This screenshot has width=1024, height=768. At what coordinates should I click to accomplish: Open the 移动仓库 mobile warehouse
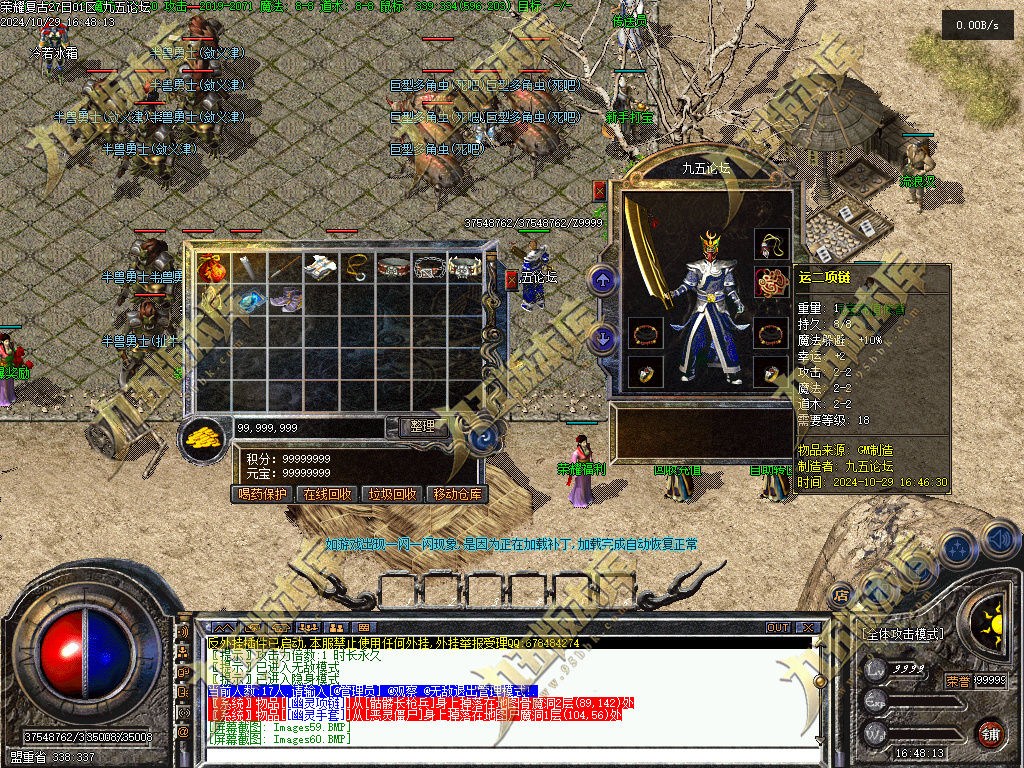(457, 494)
